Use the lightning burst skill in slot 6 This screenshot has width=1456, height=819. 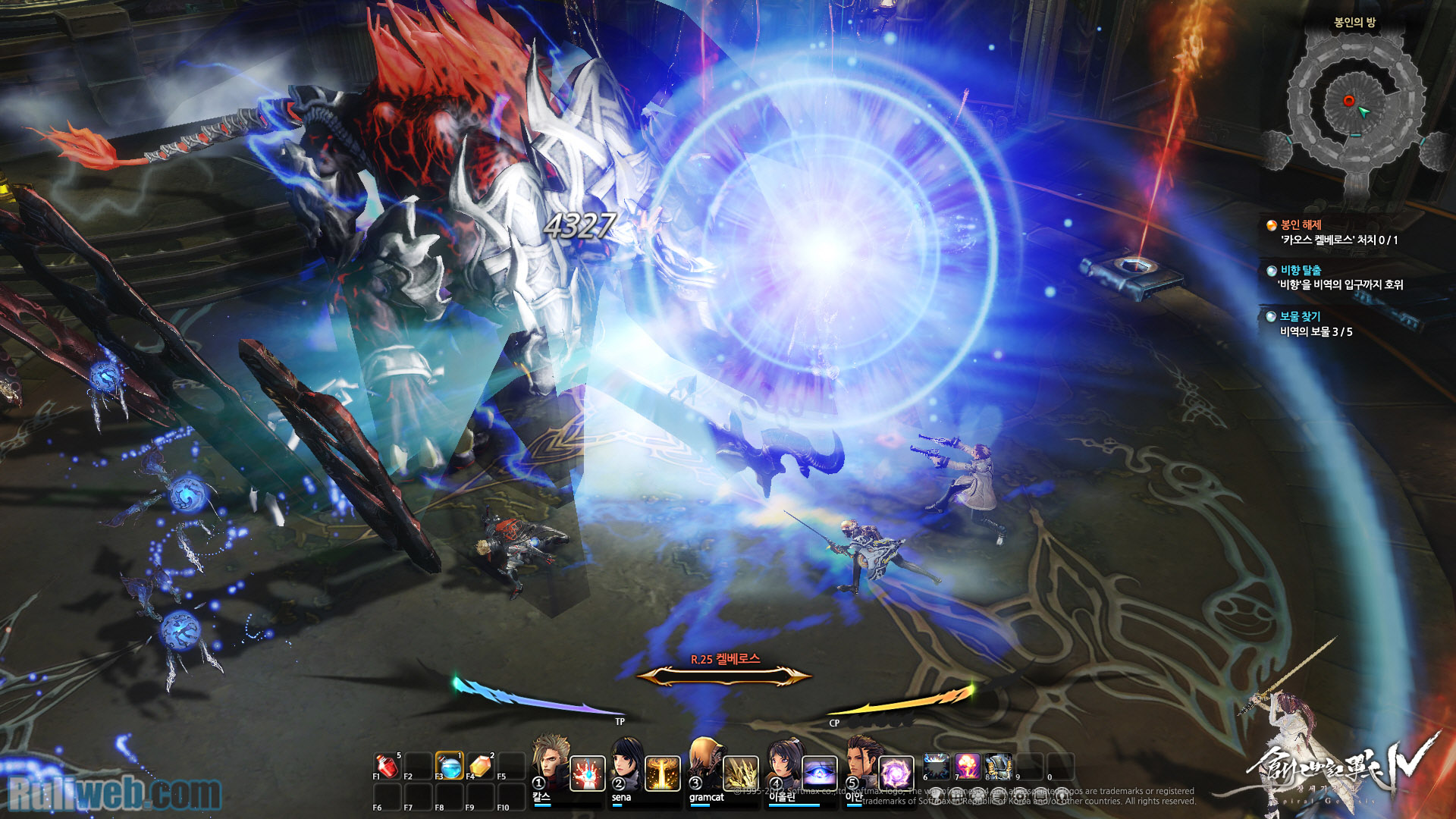[x=937, y=767]
